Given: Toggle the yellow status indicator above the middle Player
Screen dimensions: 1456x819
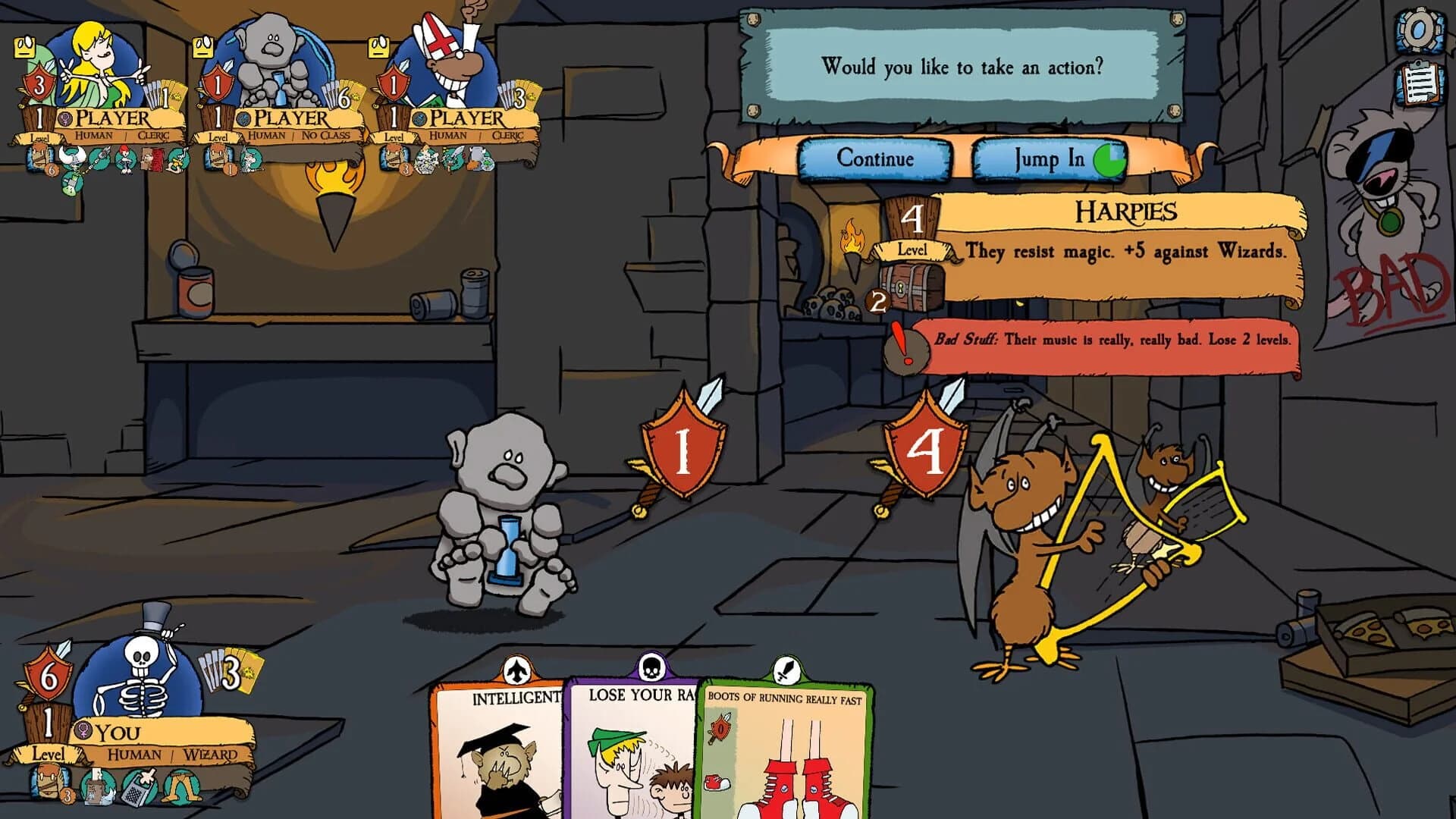Looking at the screenshot, I should click(x=203, y=47).
